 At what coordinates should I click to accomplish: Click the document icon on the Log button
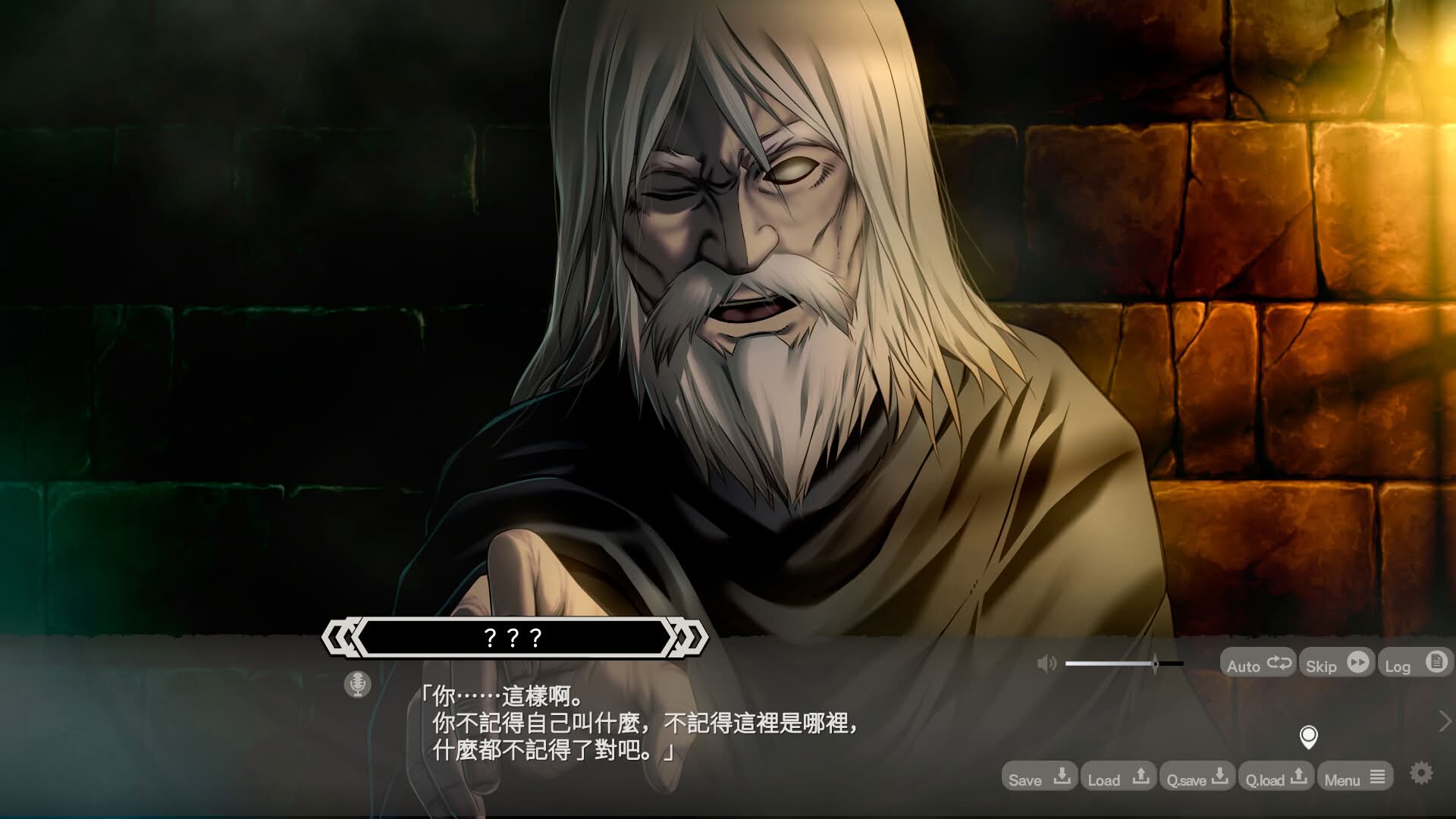click(1437, 662)
